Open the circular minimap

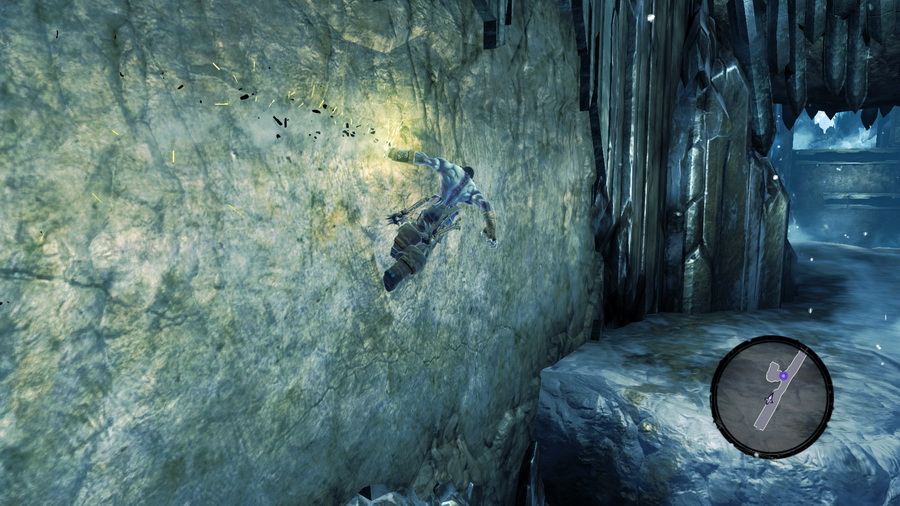coord(771,397)
